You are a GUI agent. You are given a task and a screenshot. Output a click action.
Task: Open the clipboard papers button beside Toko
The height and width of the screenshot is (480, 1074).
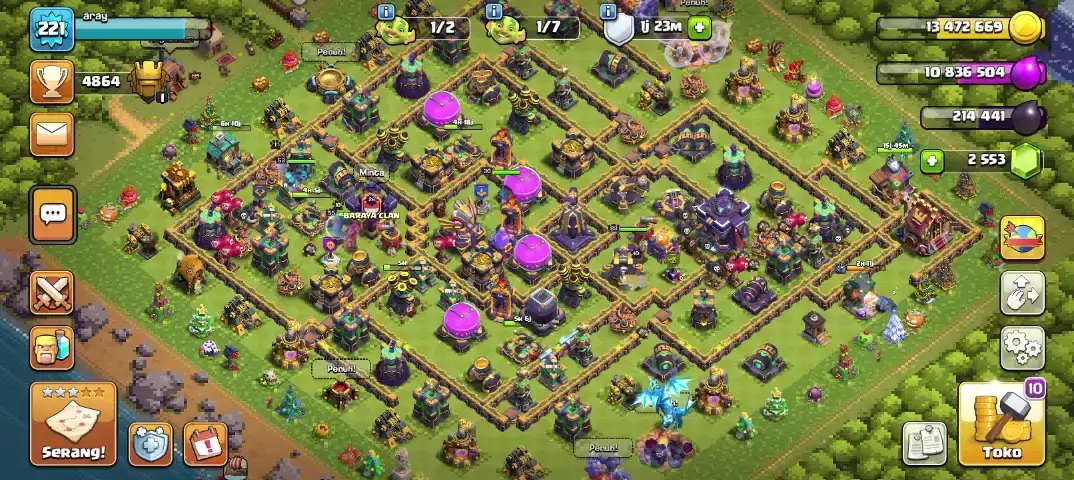pos(925,443)
